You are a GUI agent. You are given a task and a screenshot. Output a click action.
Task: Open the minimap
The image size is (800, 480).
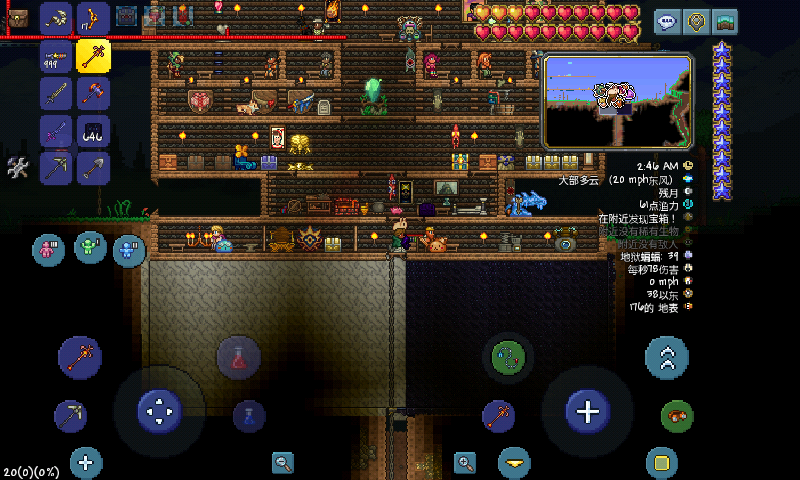(x=617, y=100)
